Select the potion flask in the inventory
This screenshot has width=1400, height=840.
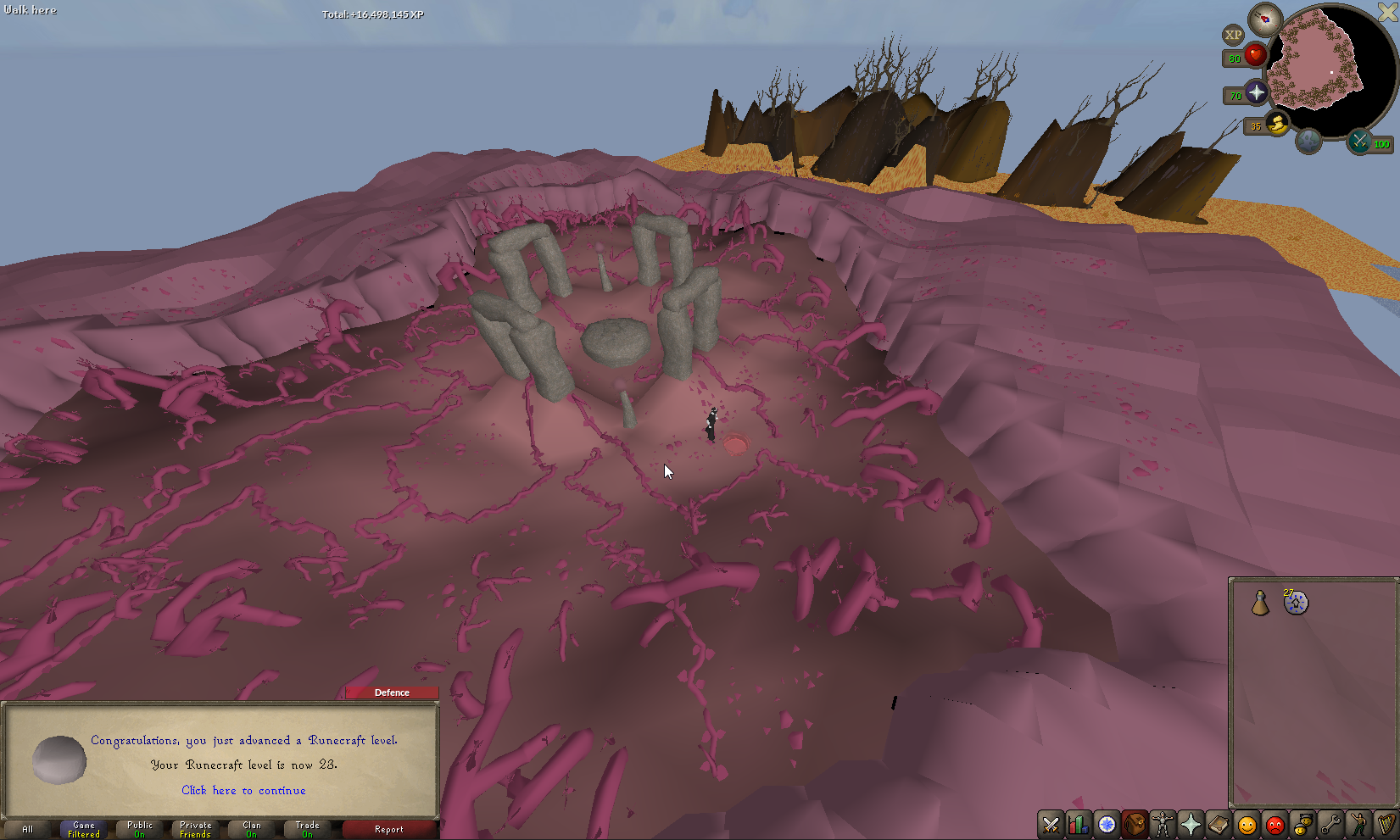coord(1260,603)
